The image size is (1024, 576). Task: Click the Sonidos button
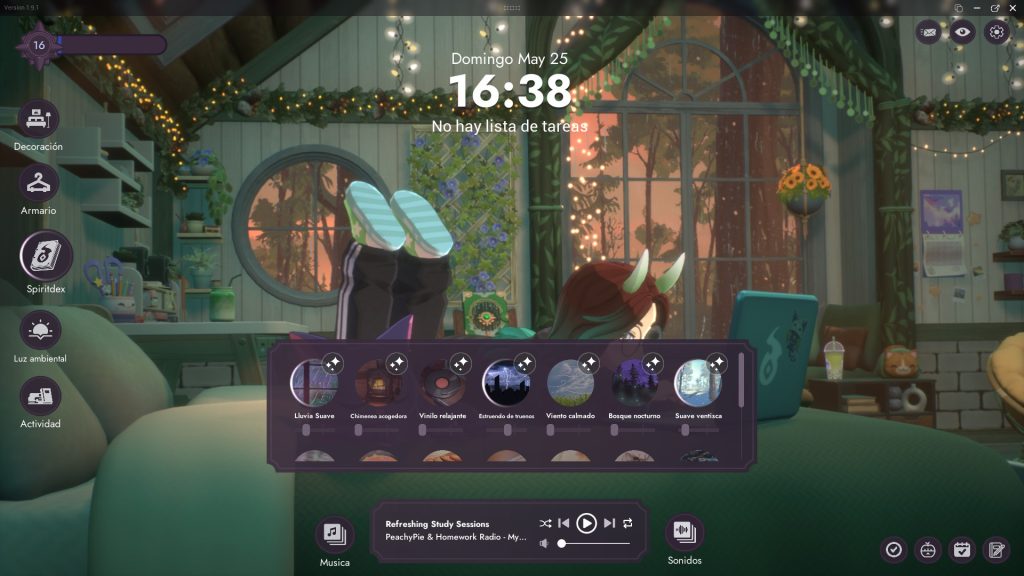pyautogui.click(x=684, y=532)
